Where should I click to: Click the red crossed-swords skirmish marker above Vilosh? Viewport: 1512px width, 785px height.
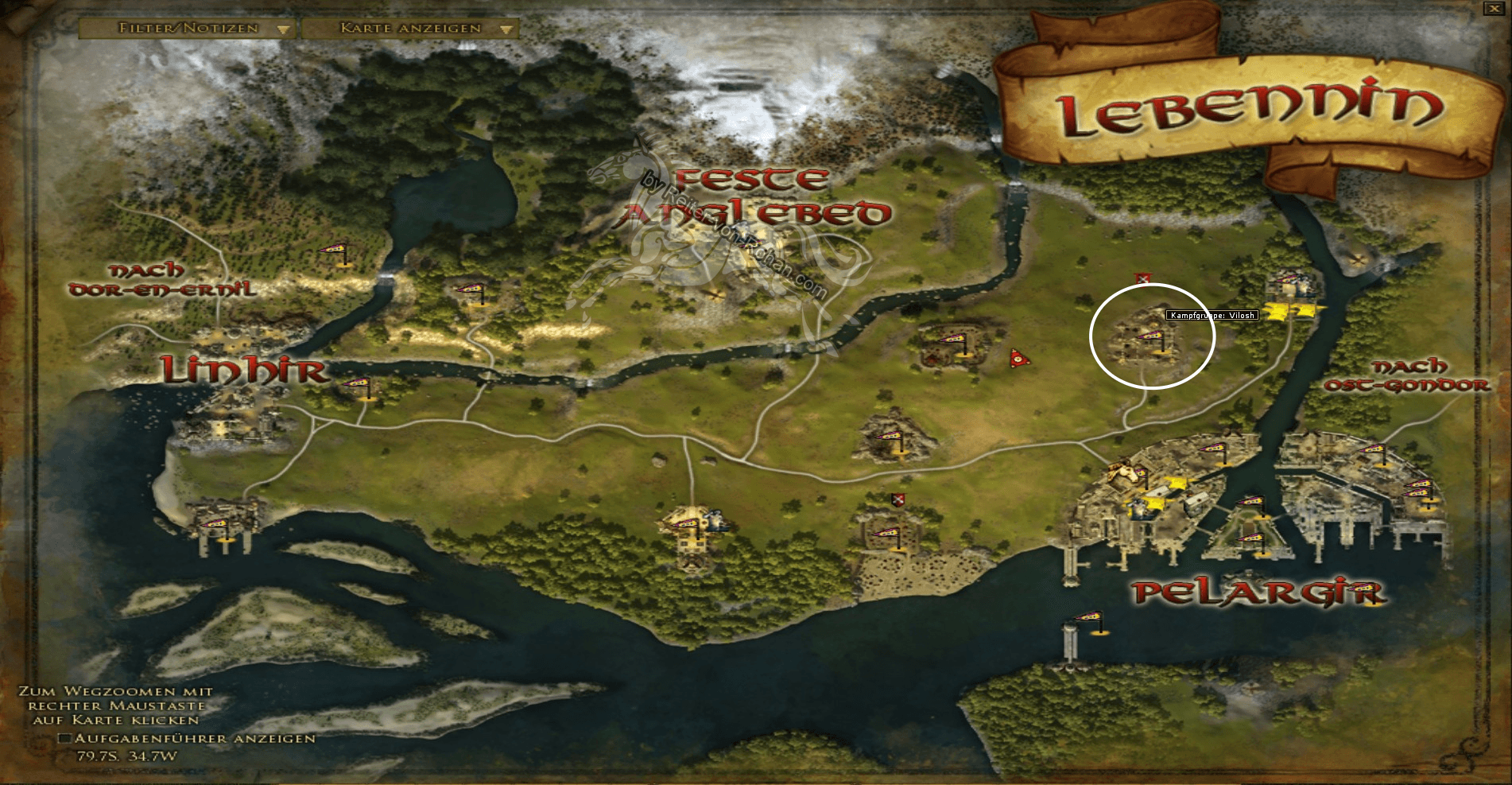[x=1142, y=278]
